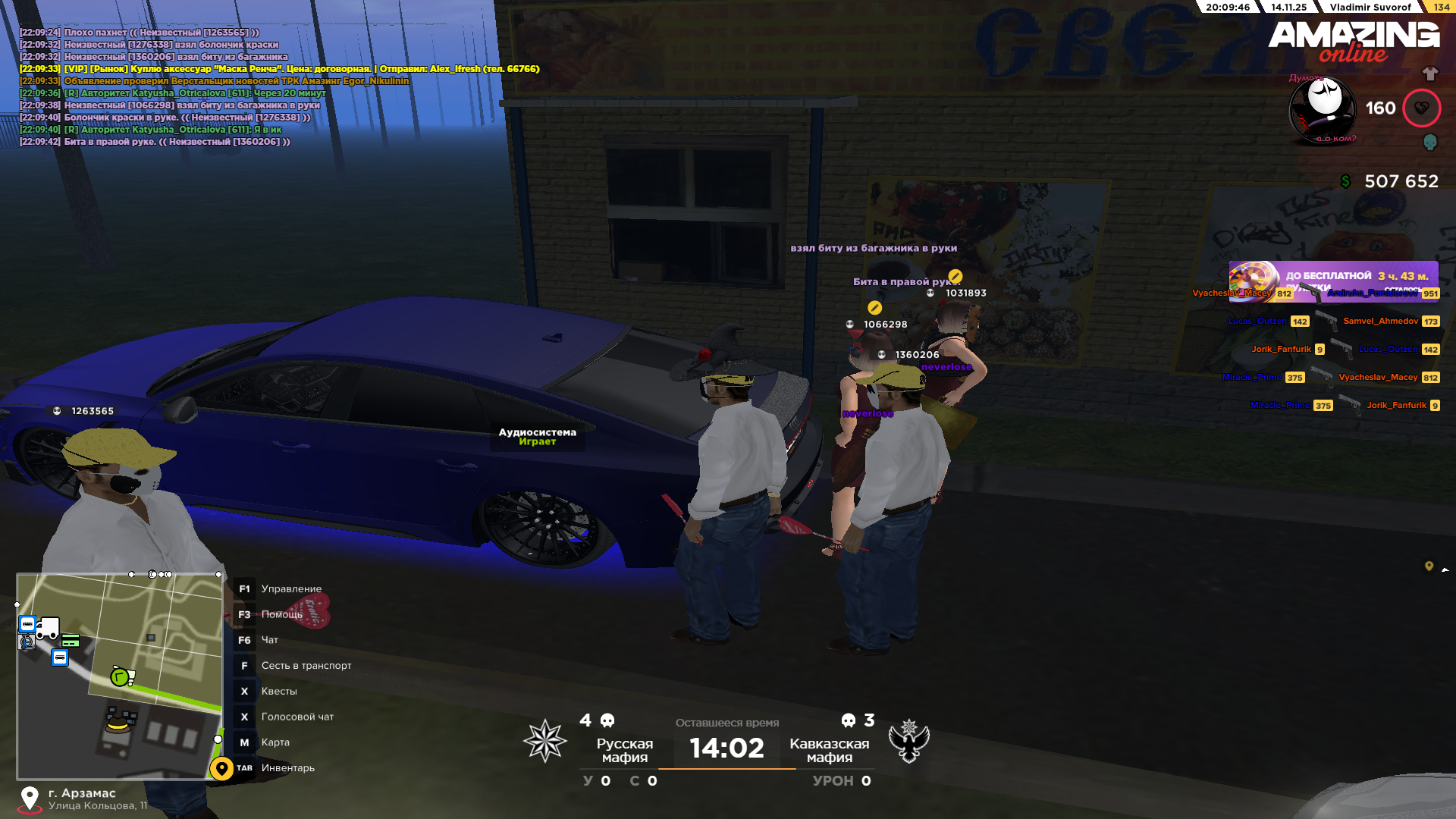Open the minimap

tap(120, 675)
